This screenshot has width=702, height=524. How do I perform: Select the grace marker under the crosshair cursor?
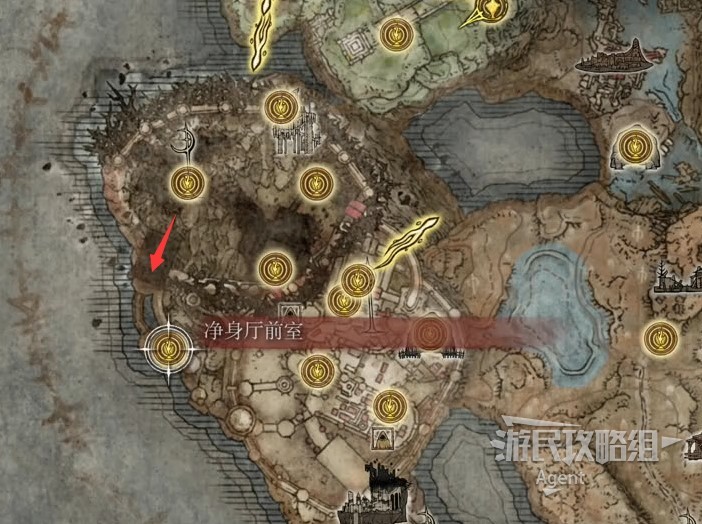pos(168,348)
